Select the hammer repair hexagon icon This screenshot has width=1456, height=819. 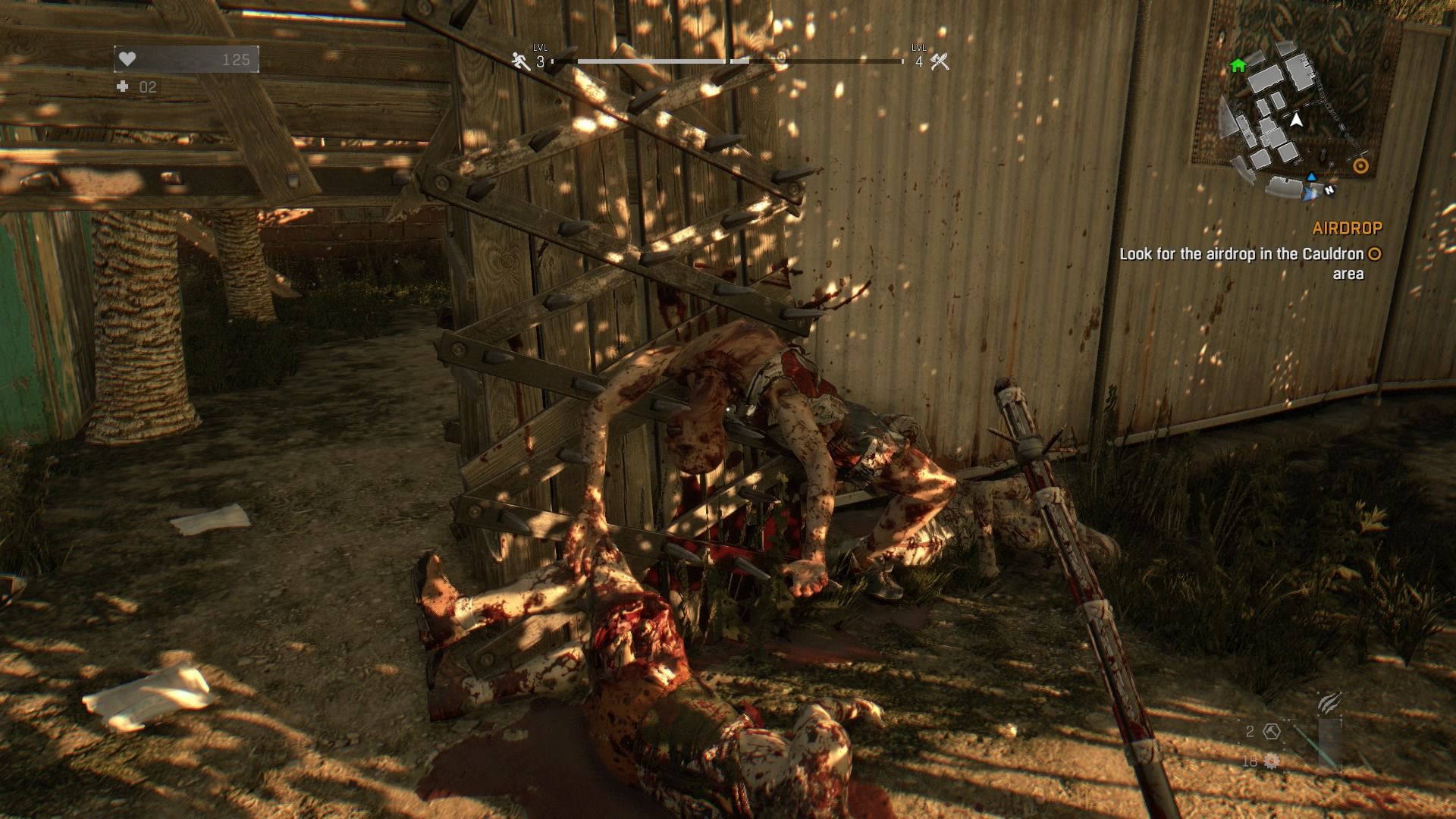click(x=1272, y=732)
